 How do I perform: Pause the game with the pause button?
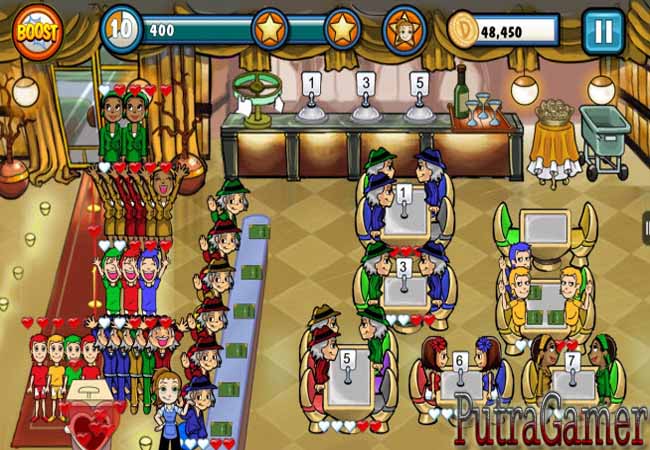click(x=602, y=29)
